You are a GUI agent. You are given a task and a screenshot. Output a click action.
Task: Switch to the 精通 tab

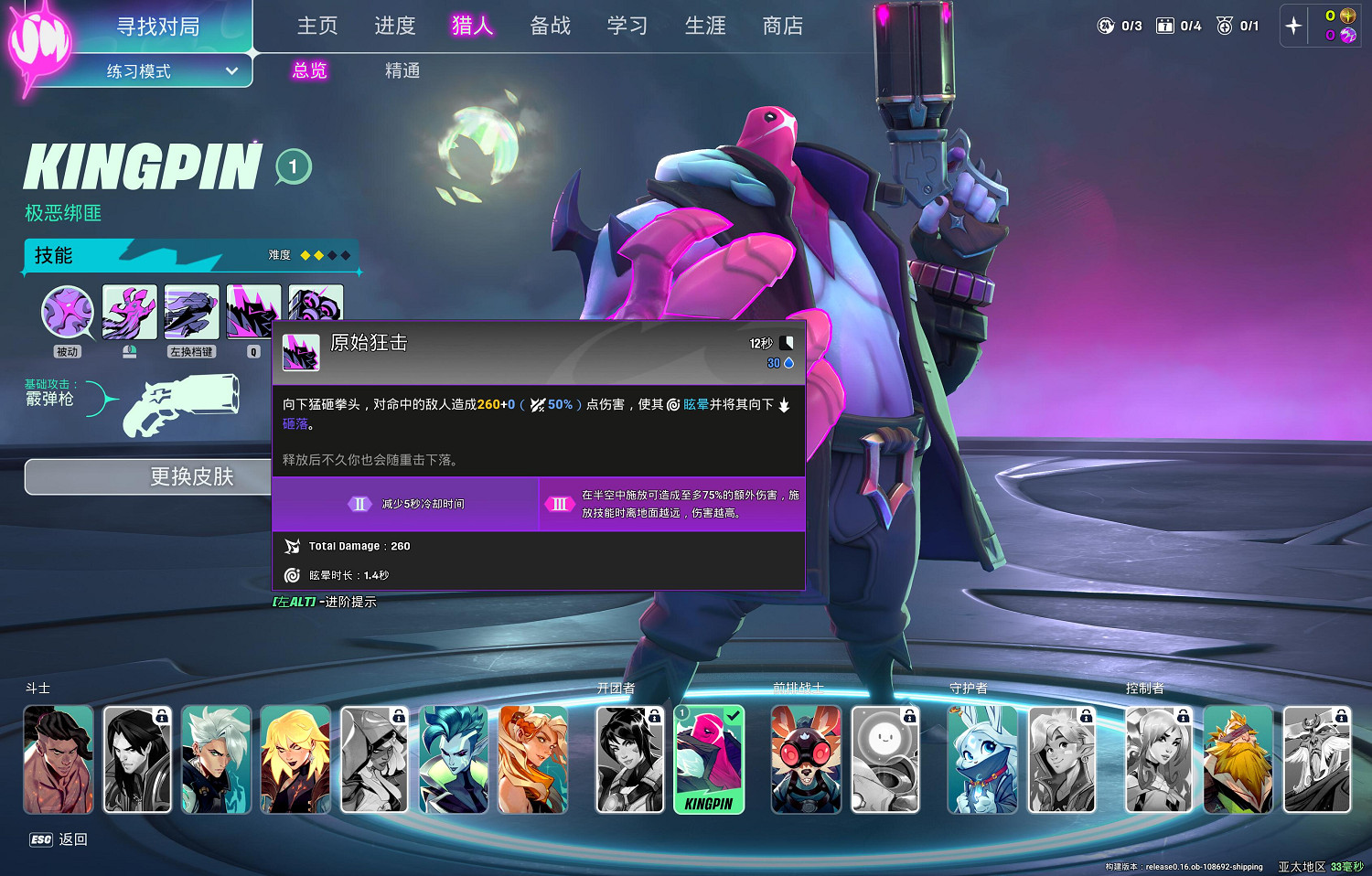tap(402, 70)
